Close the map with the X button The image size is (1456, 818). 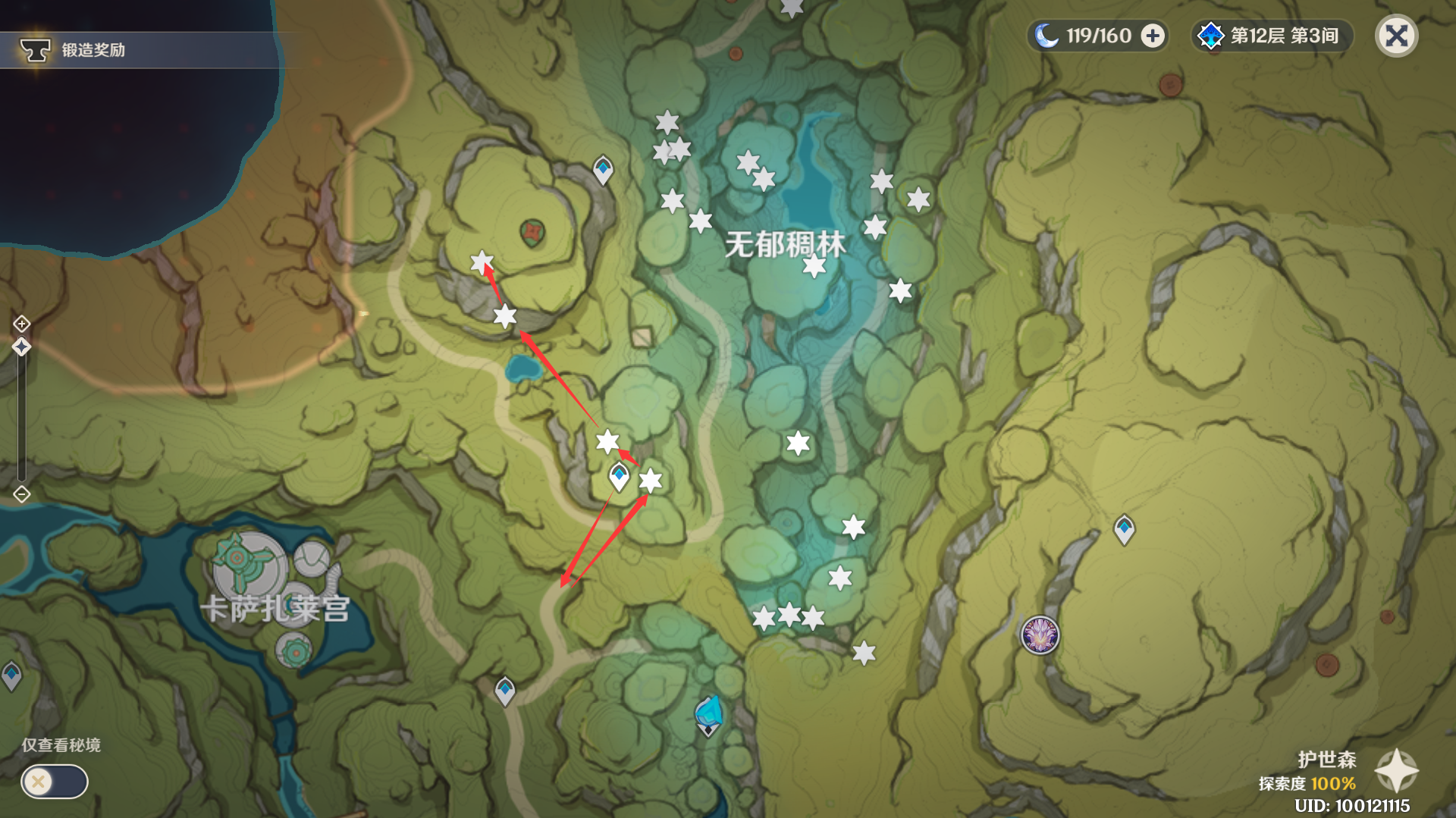click(x=1396, y=36)
